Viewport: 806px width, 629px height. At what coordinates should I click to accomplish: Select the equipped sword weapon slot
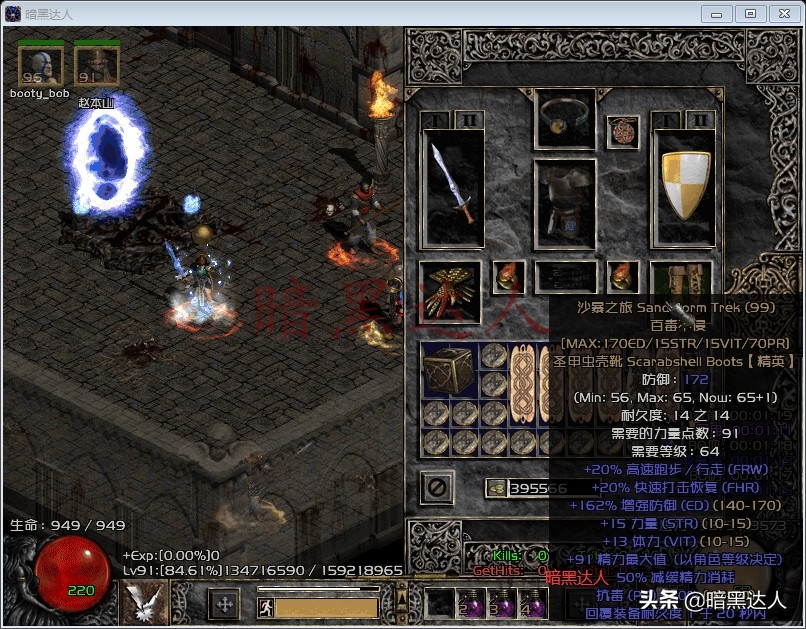pyautogui.click(x=452, y=188)
